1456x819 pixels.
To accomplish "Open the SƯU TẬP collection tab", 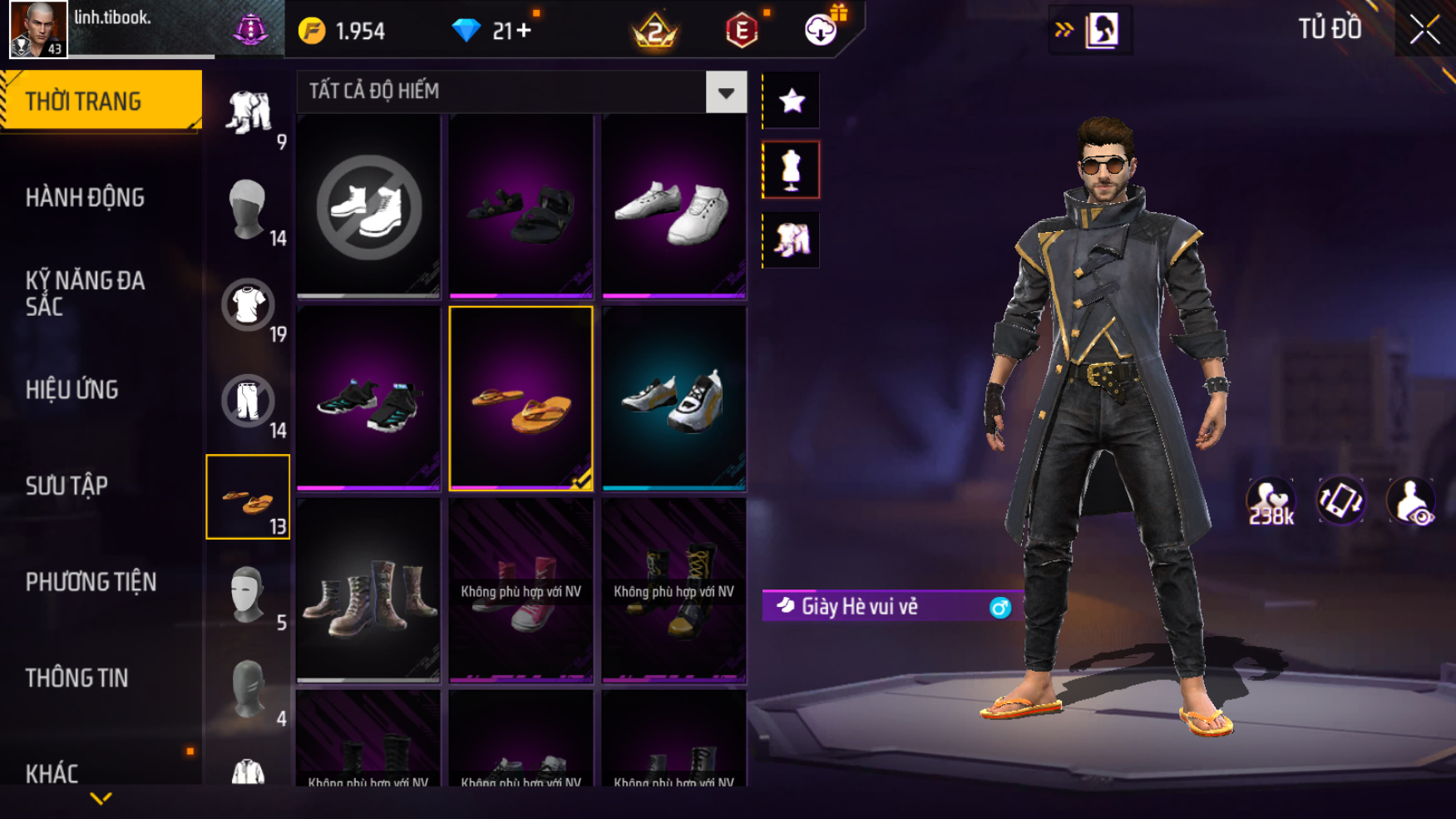I will 67,486.
